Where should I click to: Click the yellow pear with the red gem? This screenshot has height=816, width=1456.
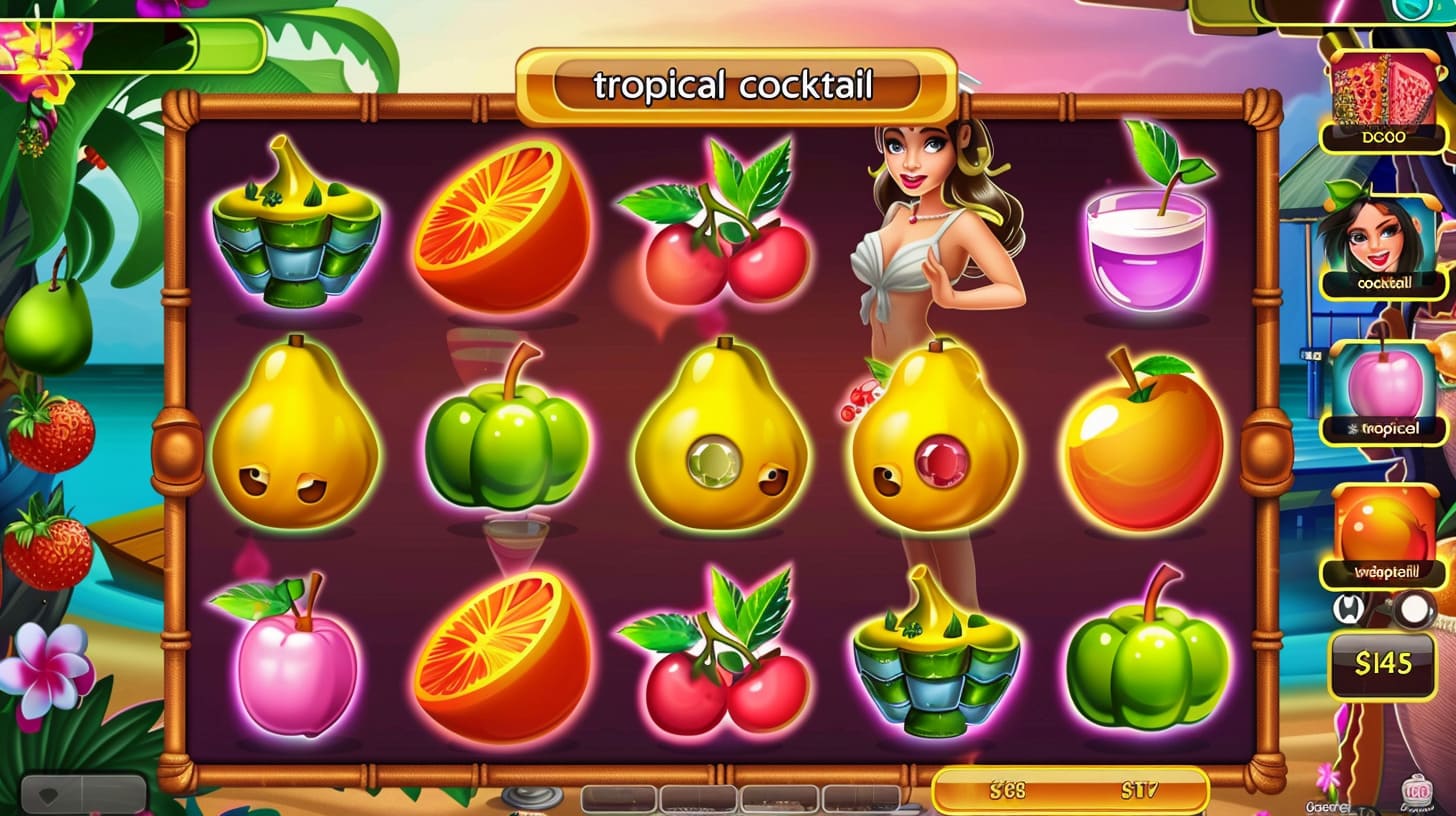[x=936, y=439]
